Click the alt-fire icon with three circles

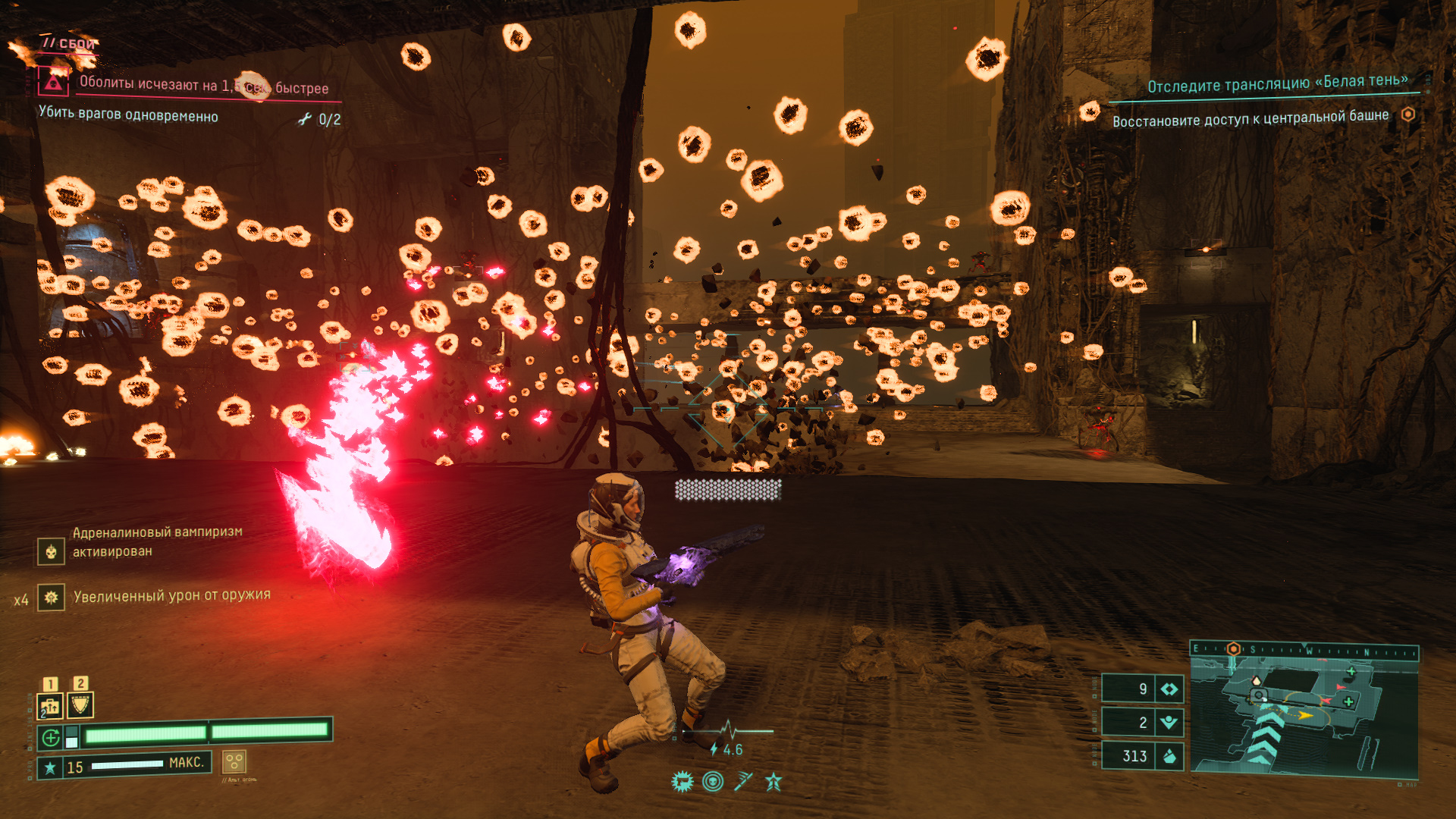pos(234,761)
